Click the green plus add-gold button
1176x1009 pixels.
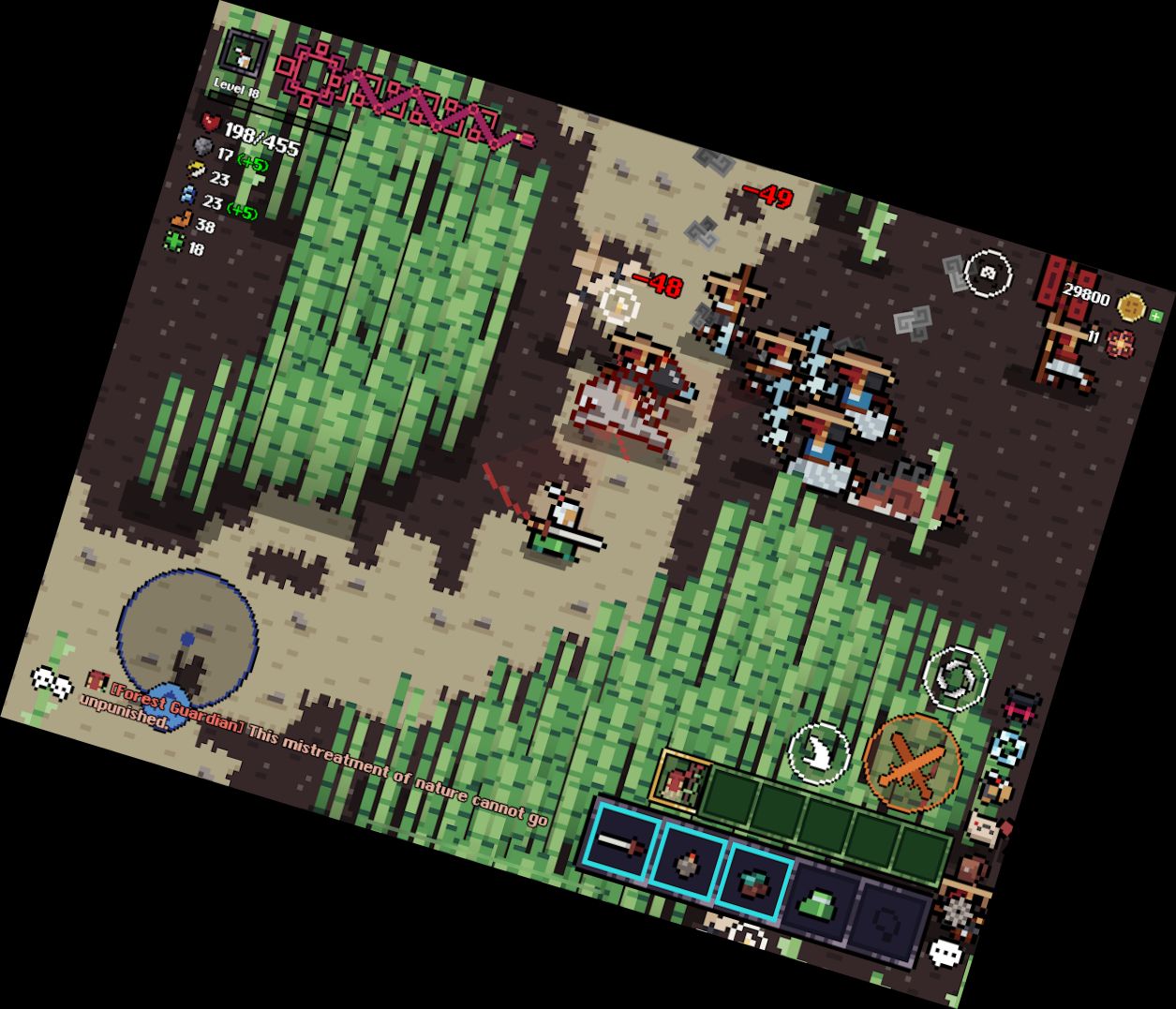pyautogui.click(x=1155, y=317)
